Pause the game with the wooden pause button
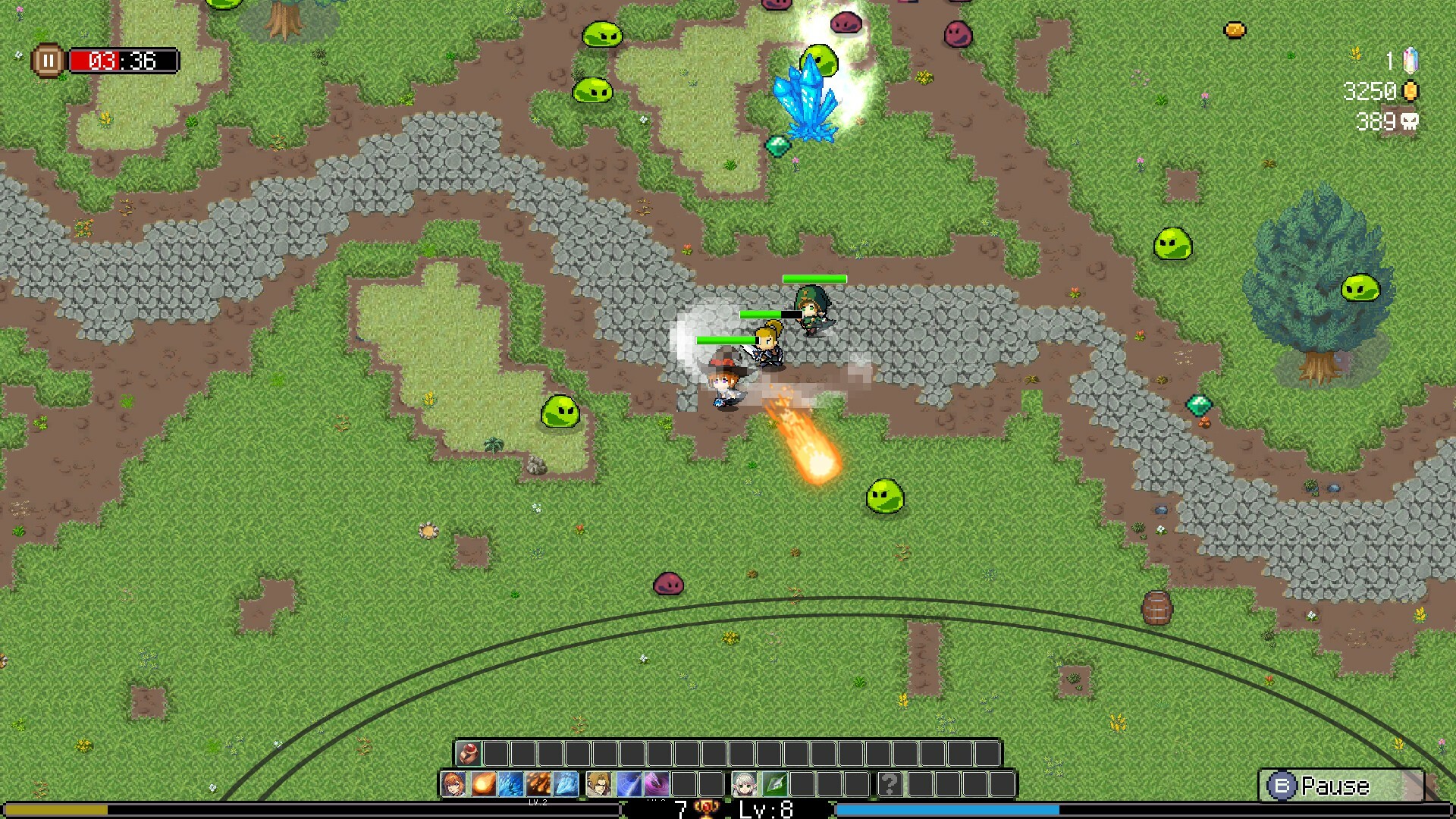Image resolution: width=1456 pixels, height=819 pixels. [49, 60]
